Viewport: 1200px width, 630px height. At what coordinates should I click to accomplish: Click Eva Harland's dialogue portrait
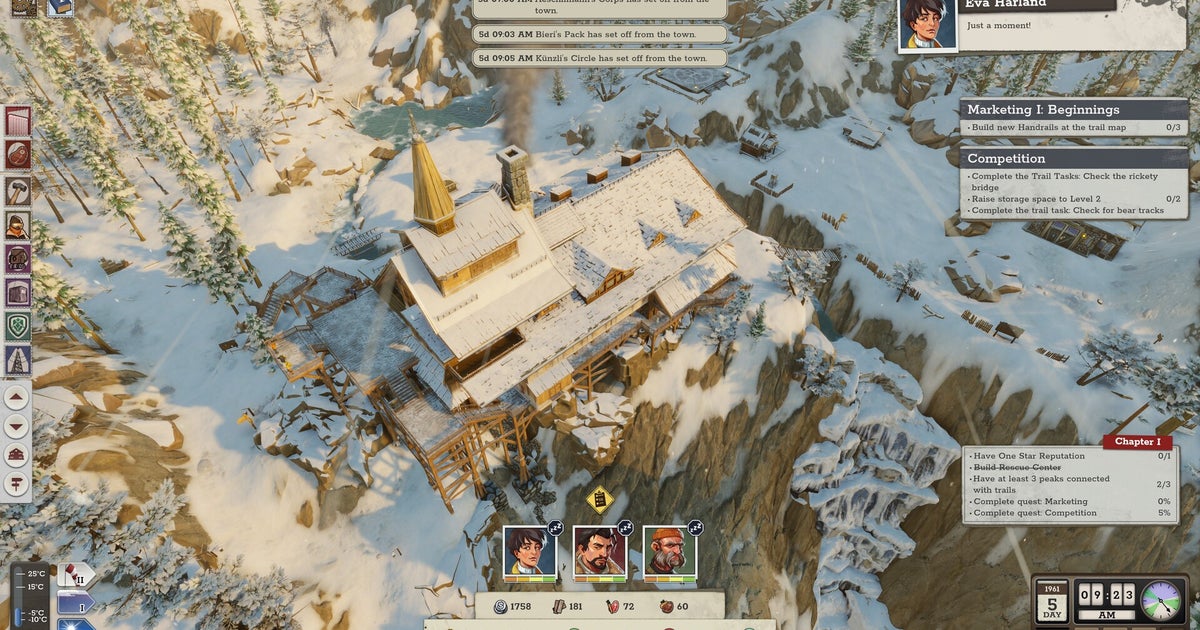click(x=927, y=25)
